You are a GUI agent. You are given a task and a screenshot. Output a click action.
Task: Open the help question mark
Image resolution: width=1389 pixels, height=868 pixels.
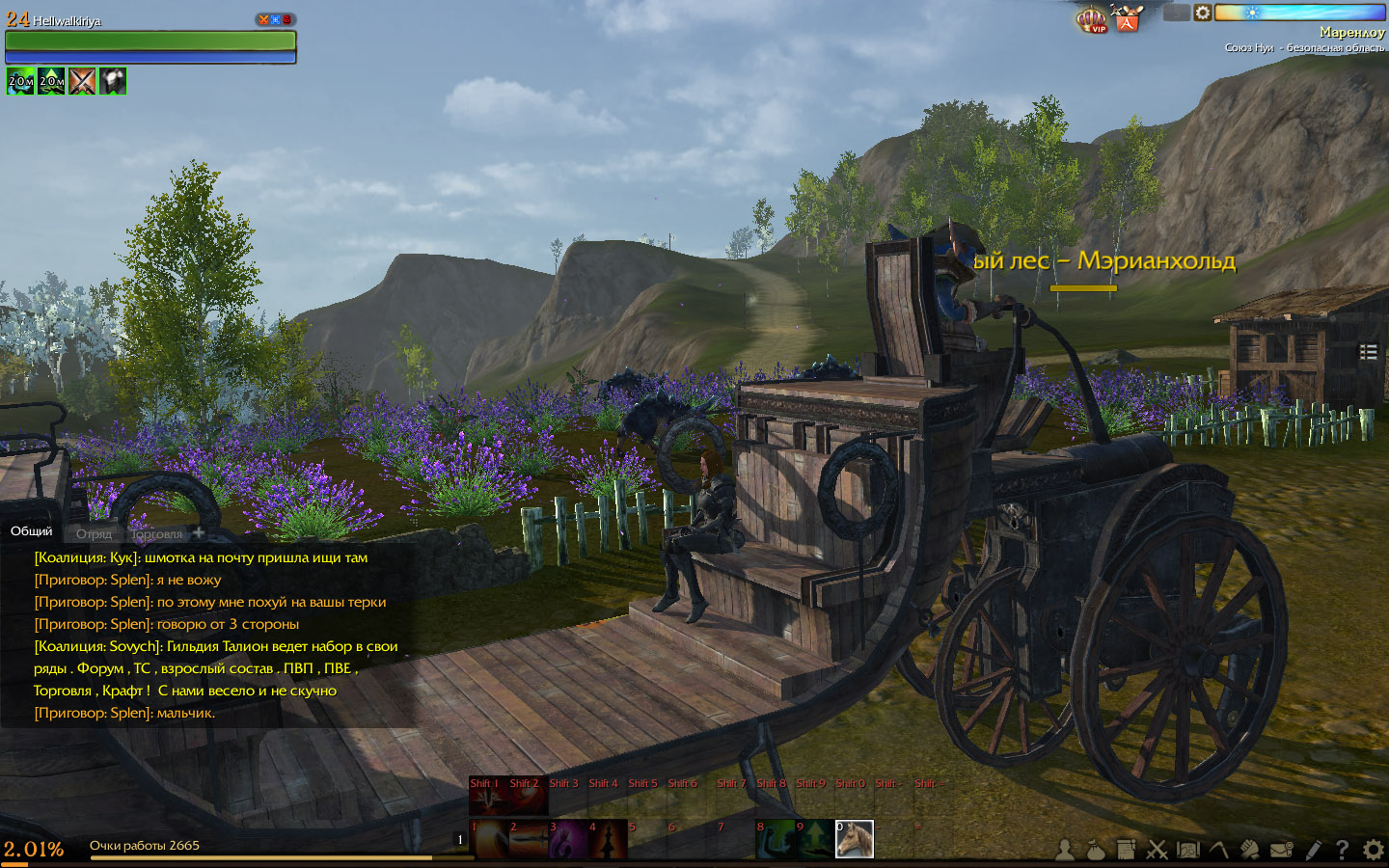pyautogui.click(x=1342, y=850)
